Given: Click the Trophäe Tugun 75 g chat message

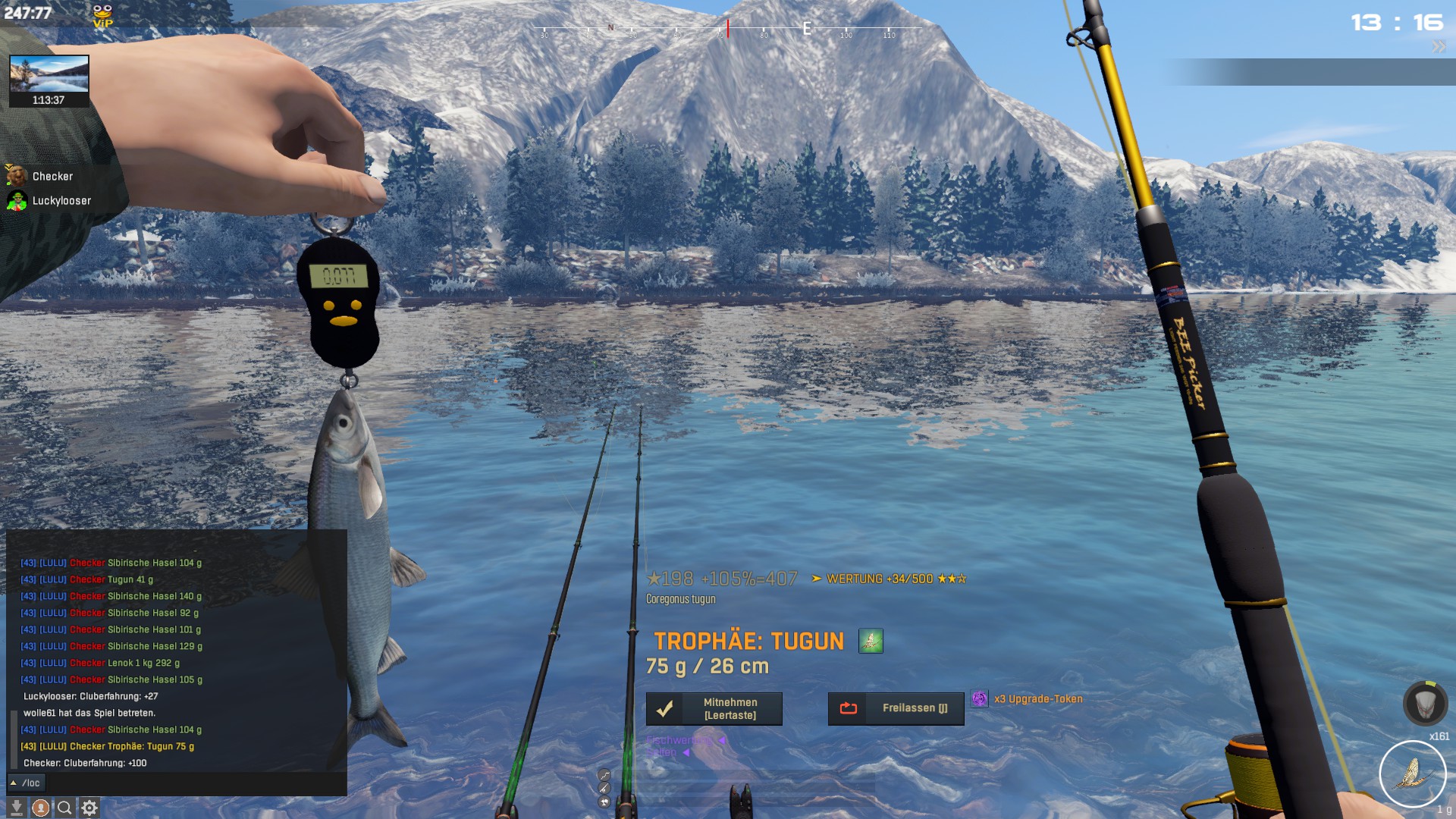Looking at the screenshot, I should pyautogui.click(x=107, y=746).
